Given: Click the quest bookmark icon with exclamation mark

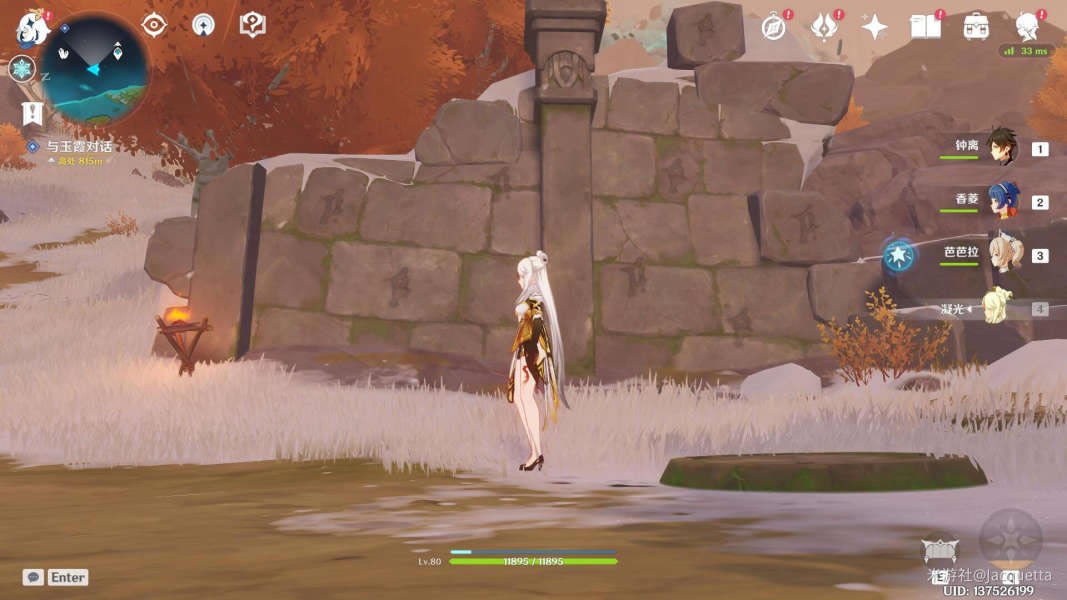Looking at the screenshot, I should (x=32, y=113).
